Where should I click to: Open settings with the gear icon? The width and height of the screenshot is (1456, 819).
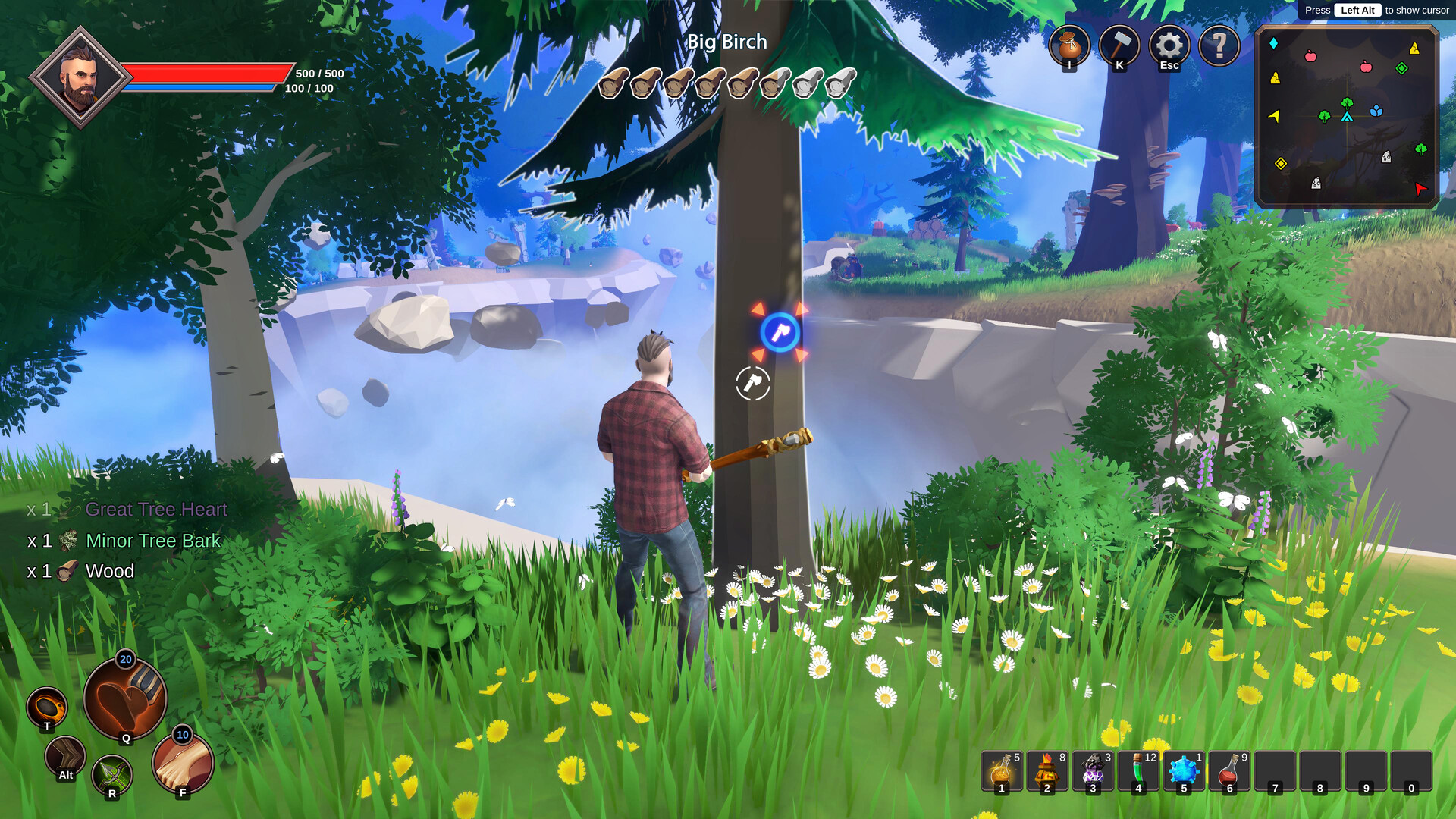coord(1169,45)
